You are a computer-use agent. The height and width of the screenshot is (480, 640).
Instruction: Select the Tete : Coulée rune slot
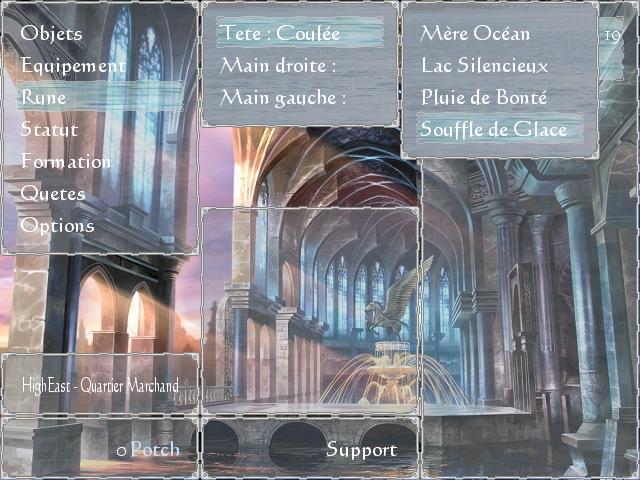pyautogui.click(x=281, y=34)
